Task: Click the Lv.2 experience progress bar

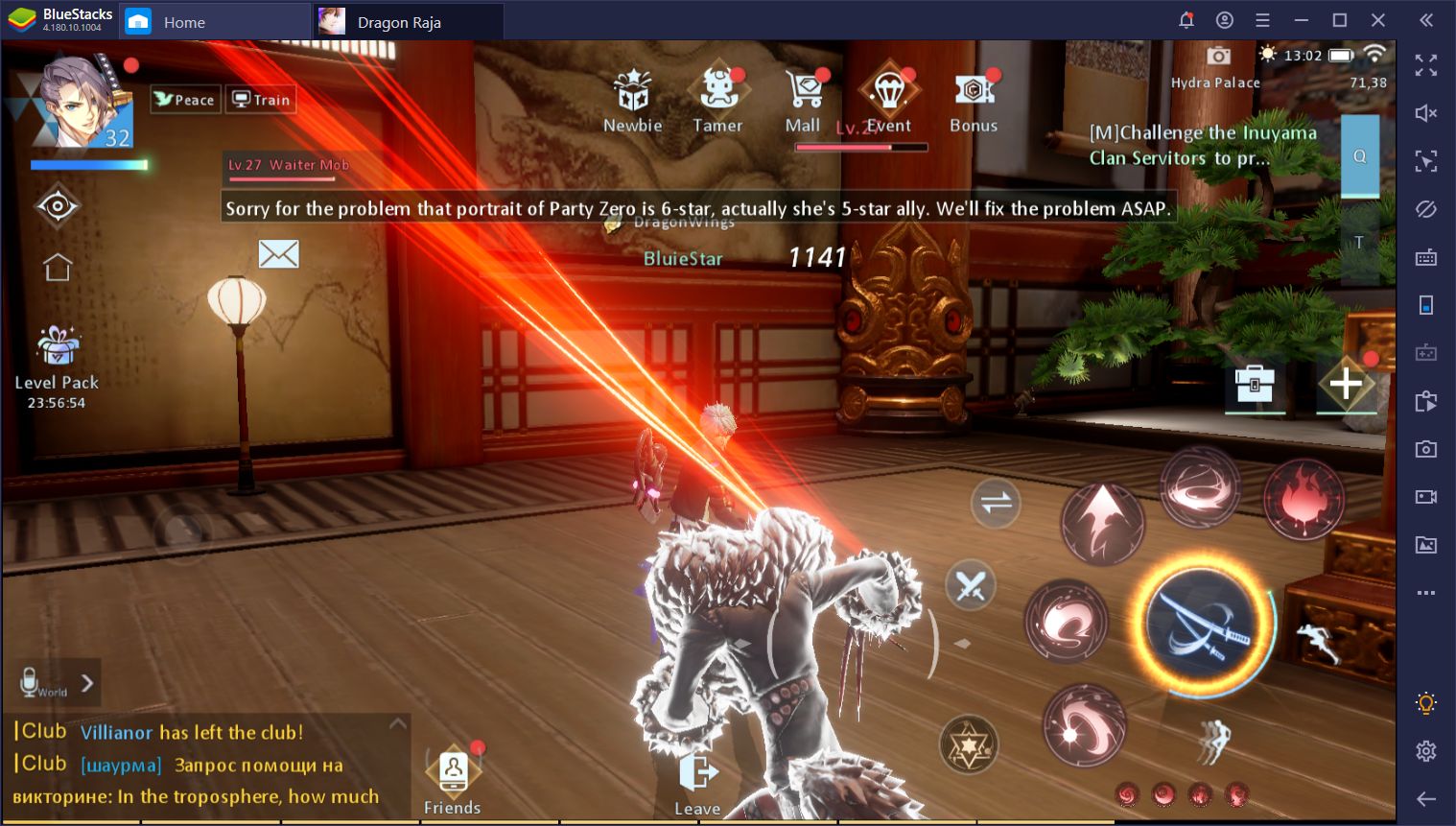Action: (861, 146)
